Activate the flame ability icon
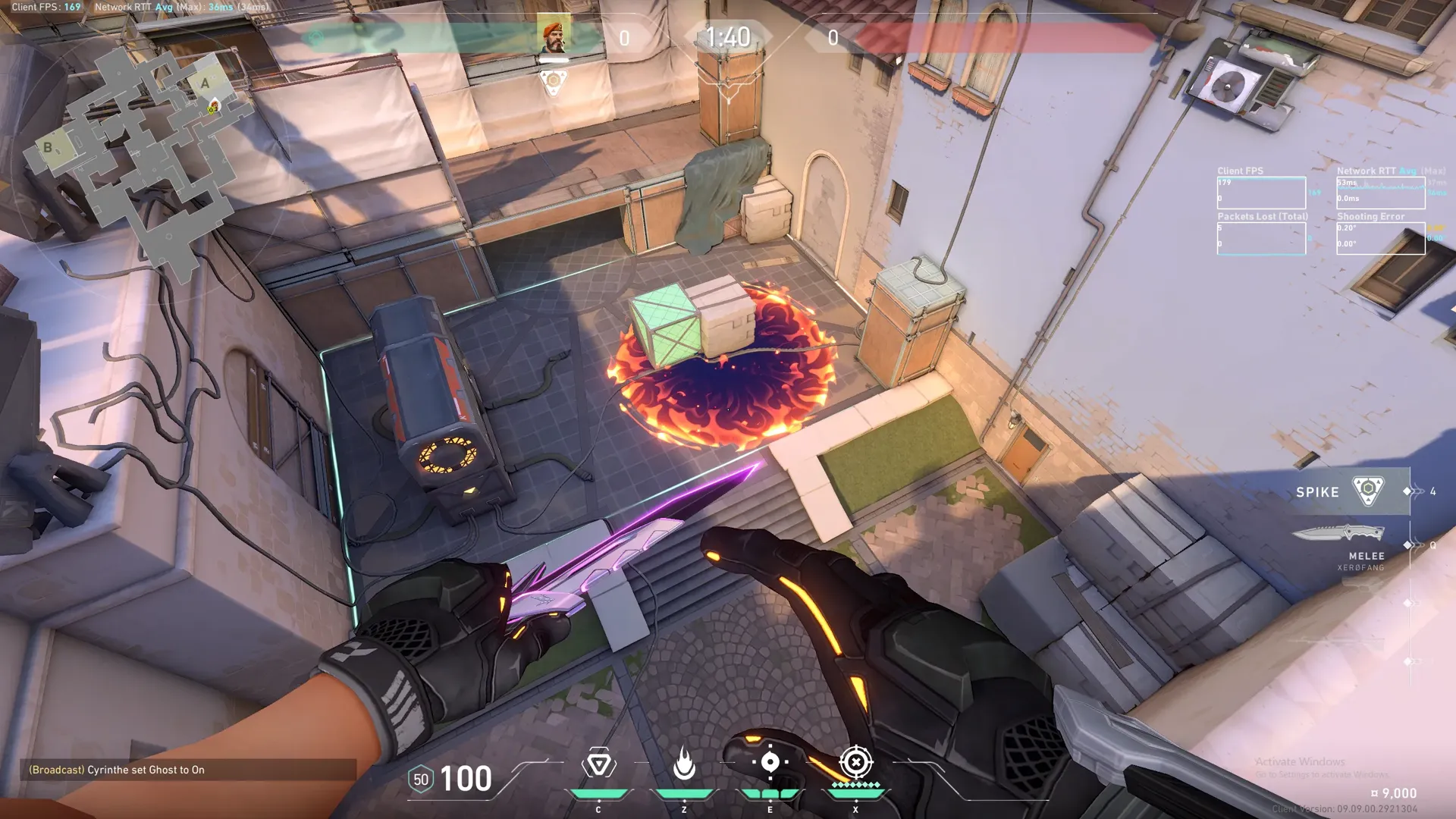The image size is (1456, 819). click(684, 764)
